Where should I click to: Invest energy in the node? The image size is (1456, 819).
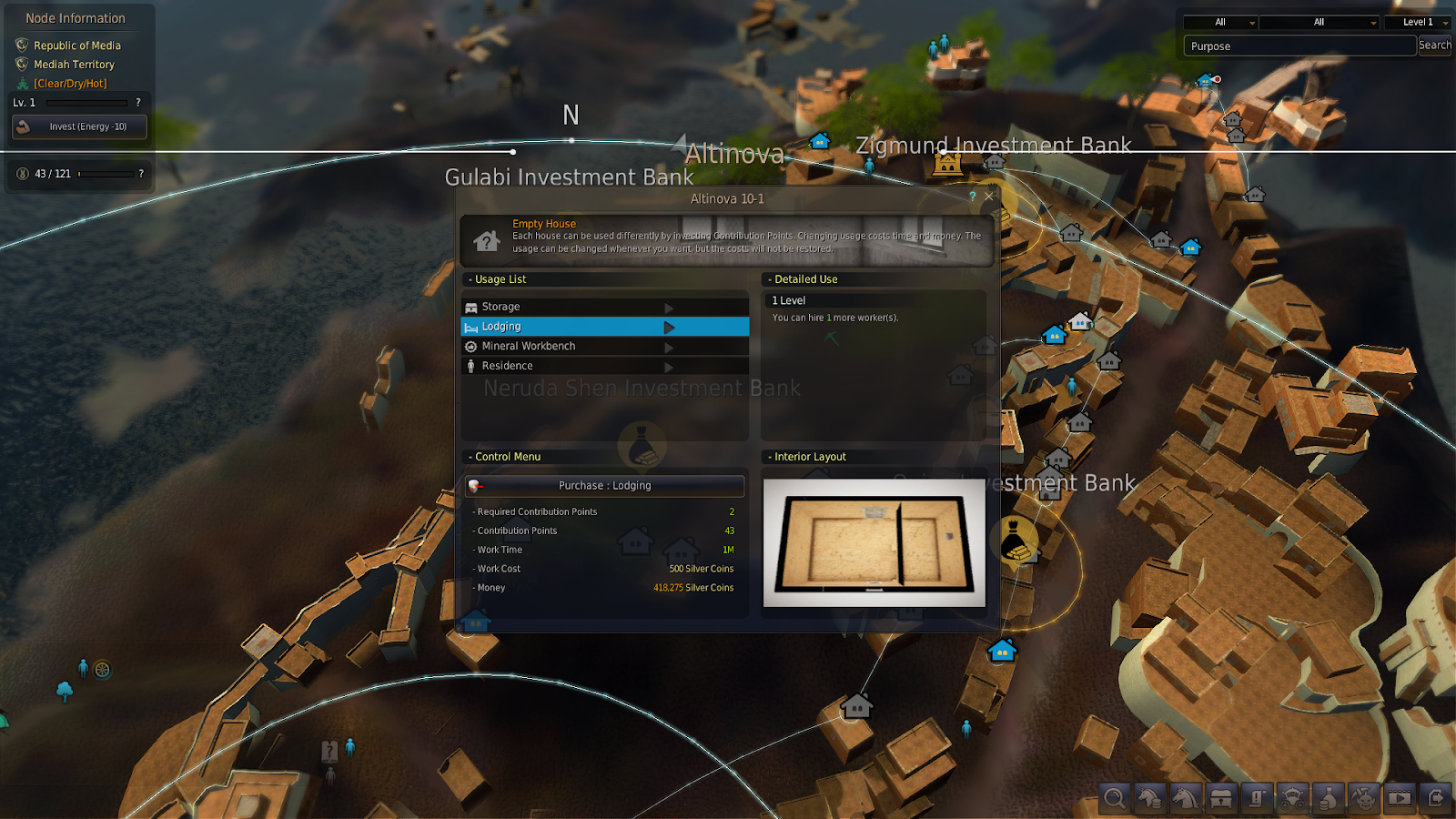pyautogui.click(x=79, y=126)
